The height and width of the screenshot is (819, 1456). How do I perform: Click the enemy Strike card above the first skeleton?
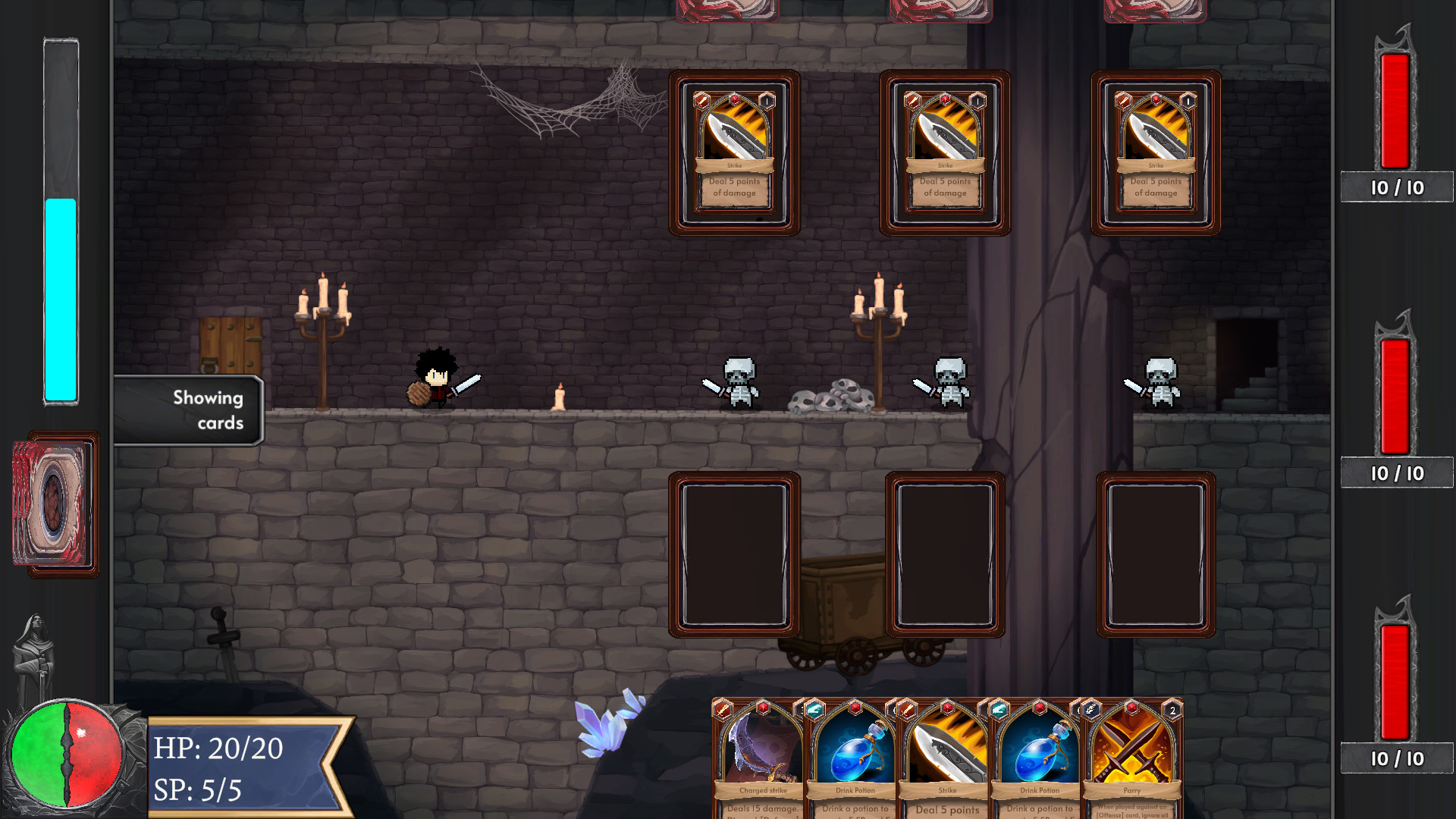pos(734,152)
